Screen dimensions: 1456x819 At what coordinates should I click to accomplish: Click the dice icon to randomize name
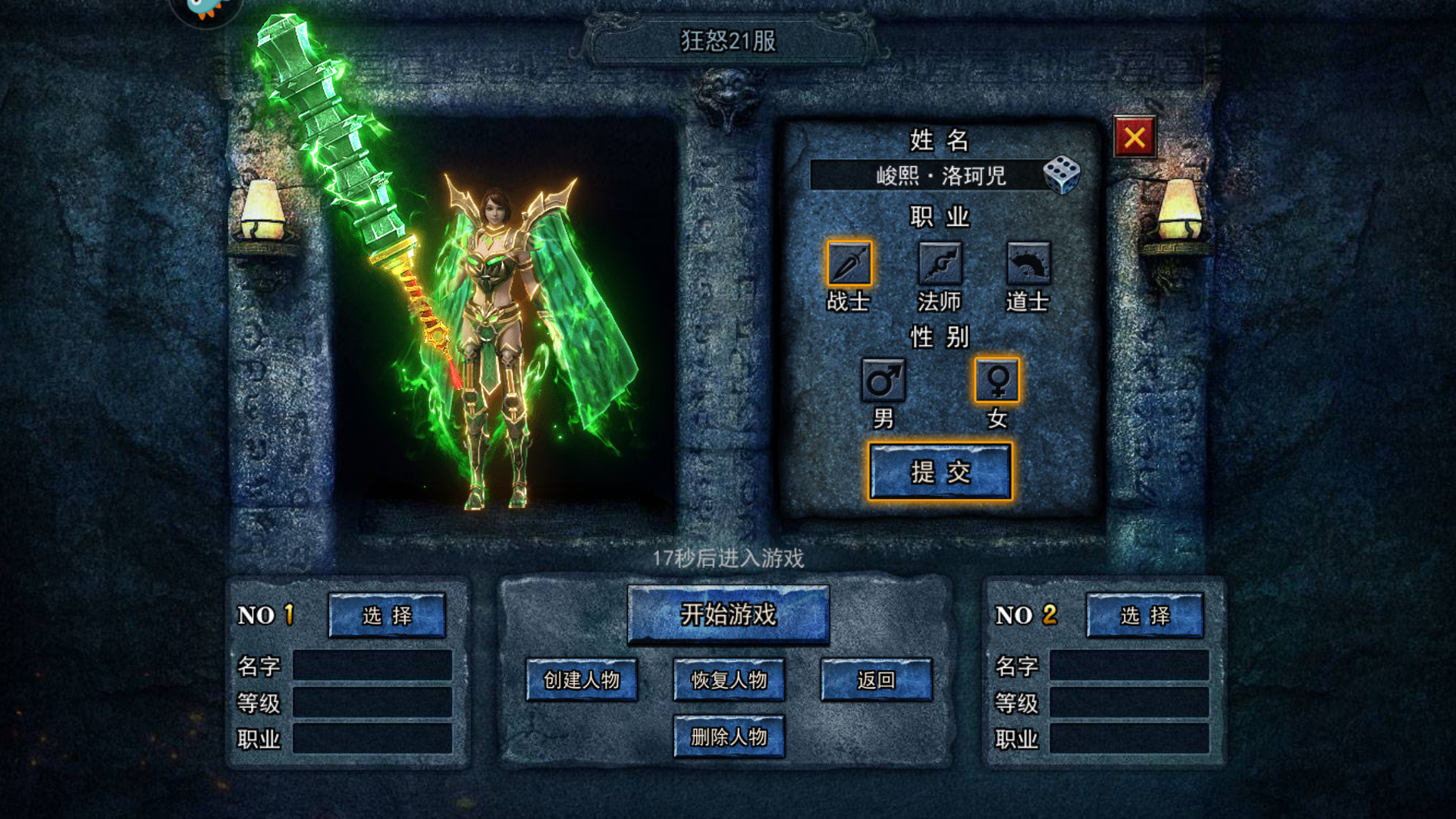tap(1063, 175)
